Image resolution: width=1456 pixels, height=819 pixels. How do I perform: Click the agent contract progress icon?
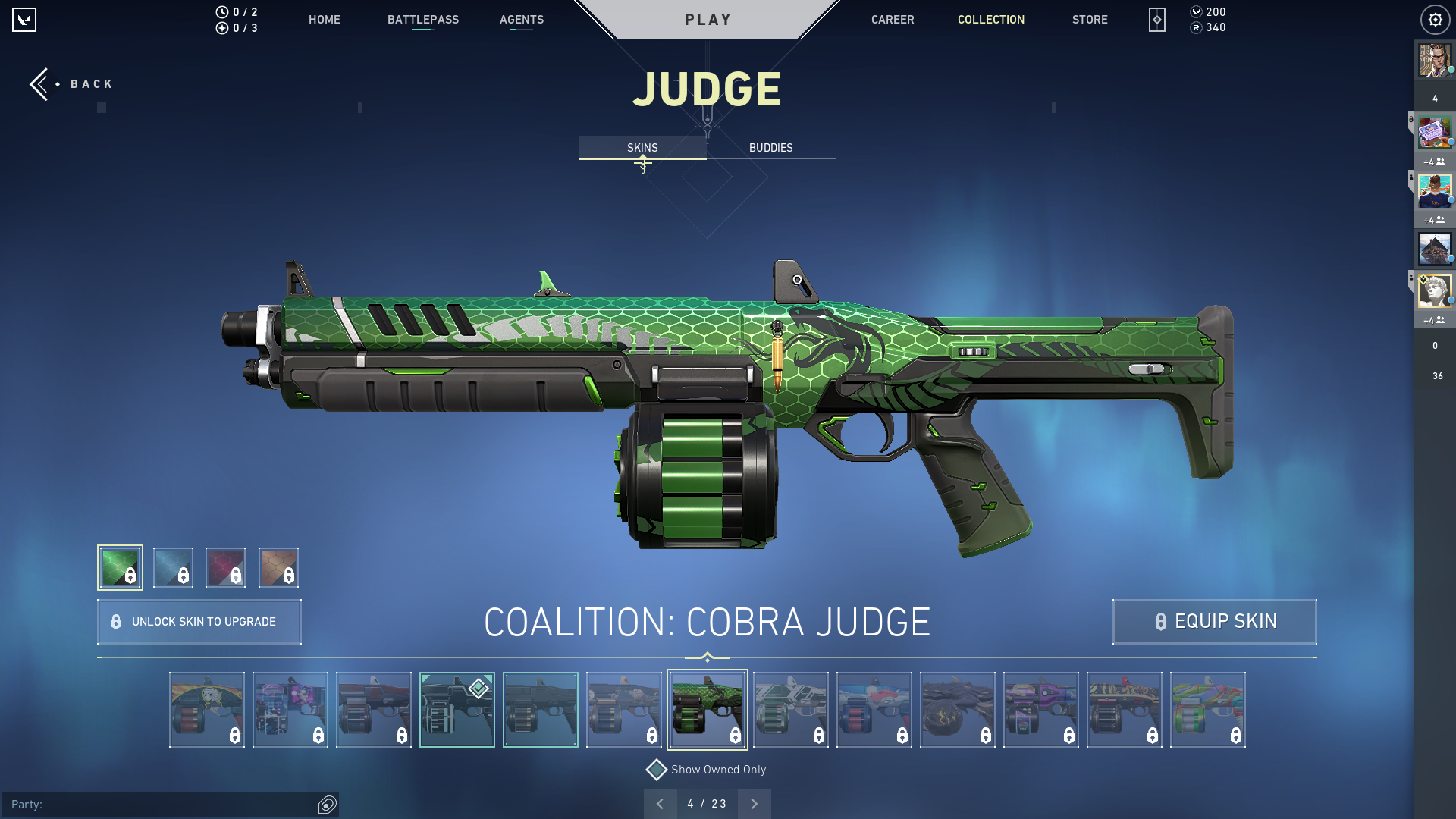pos(221,27)
